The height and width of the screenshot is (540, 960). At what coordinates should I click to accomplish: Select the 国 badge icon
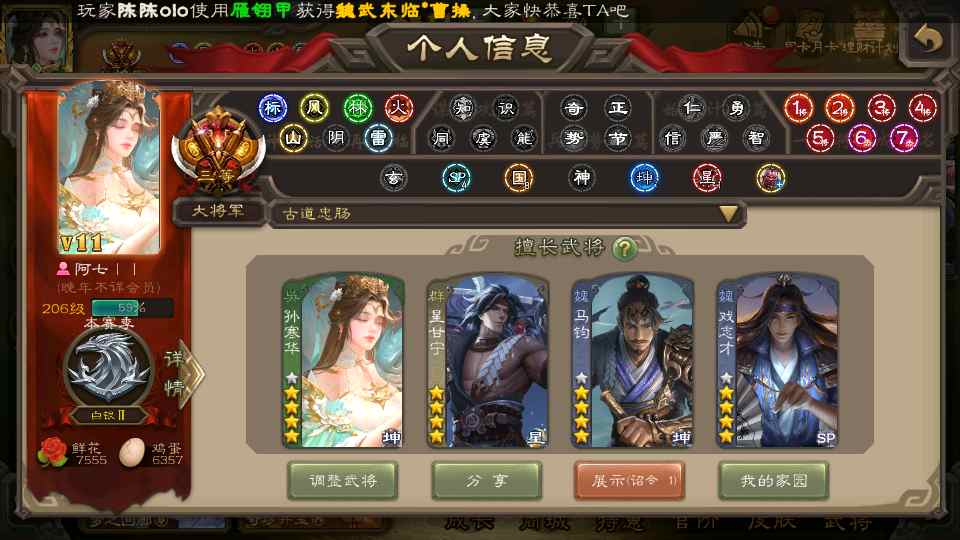click(x=518, y=178)
